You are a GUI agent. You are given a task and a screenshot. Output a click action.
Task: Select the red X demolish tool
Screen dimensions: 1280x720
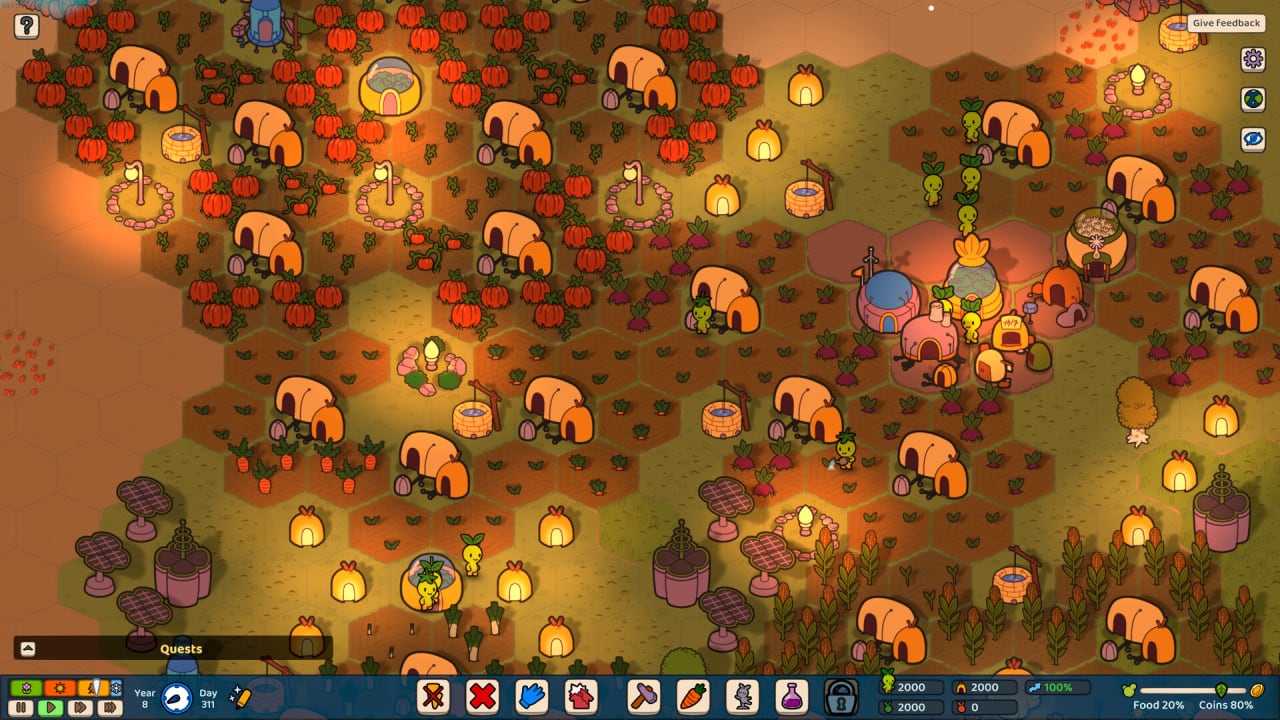coord(483,696)
